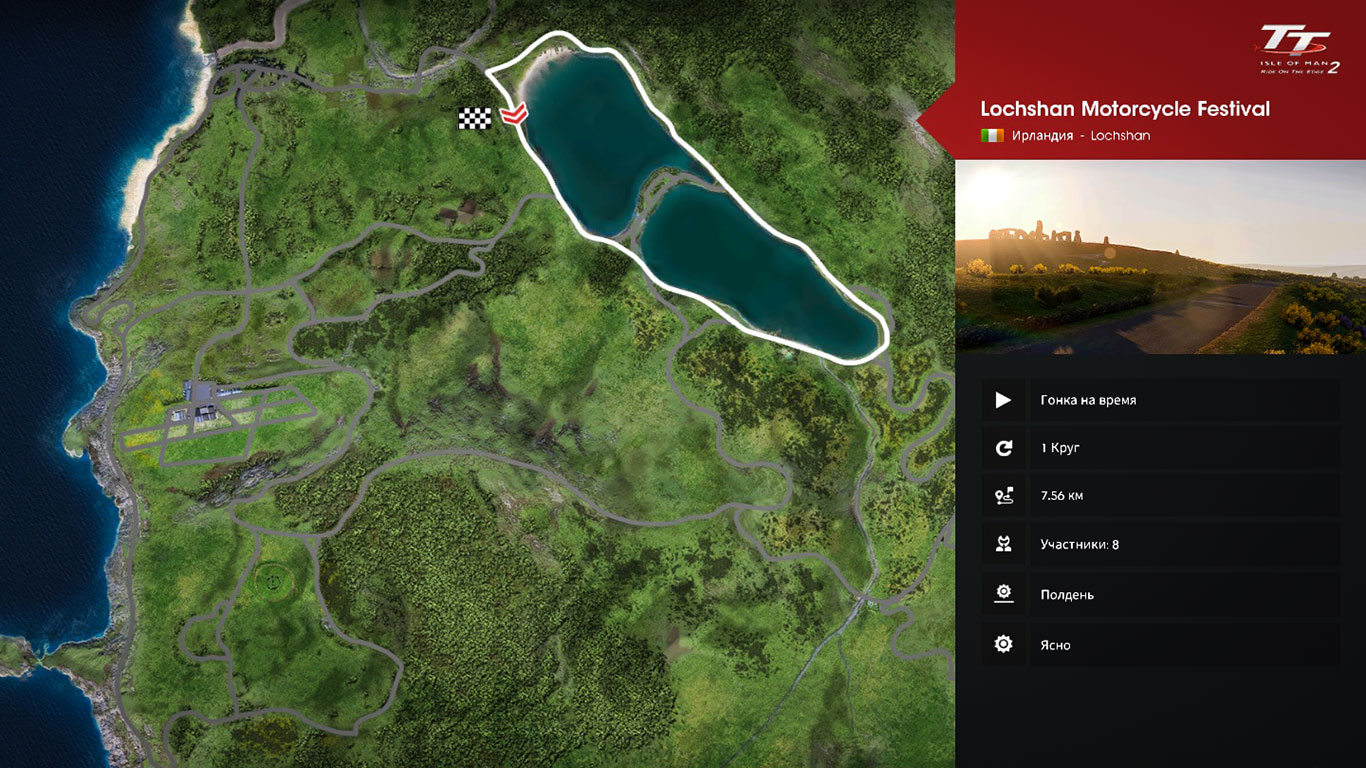Click the checkered start flag on map
The image size is (1366, 768).
pyautogui.click(x=475, y=118)
